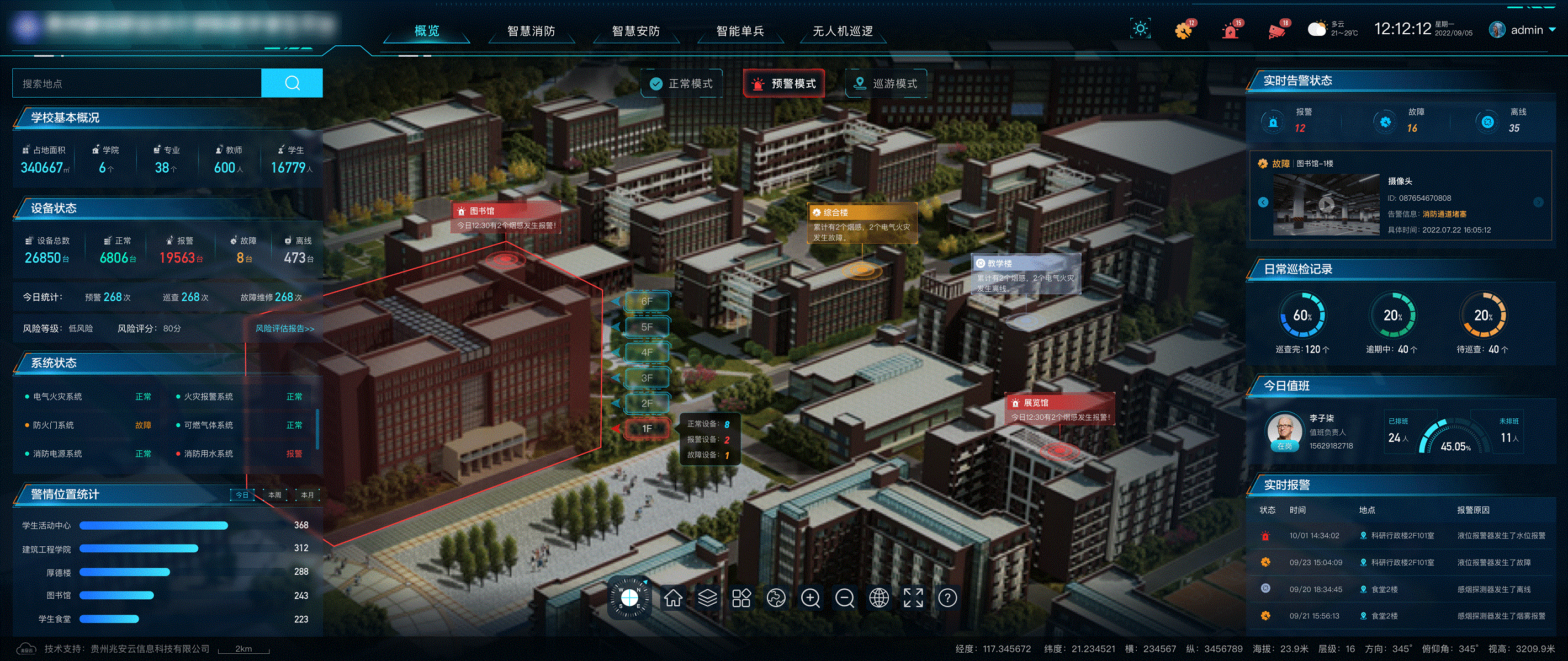Open the 风险评估报告 link
The height and width of the screenshot is (661, 1568).
click(x=285, y=329)
